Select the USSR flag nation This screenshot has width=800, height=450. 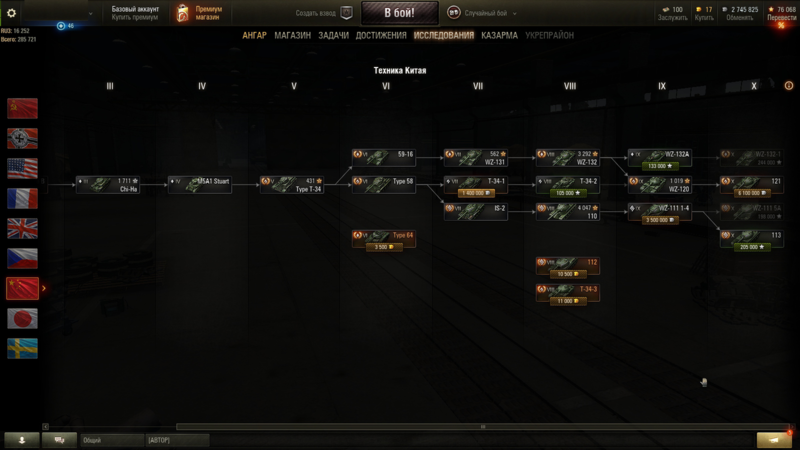point(22,108)
